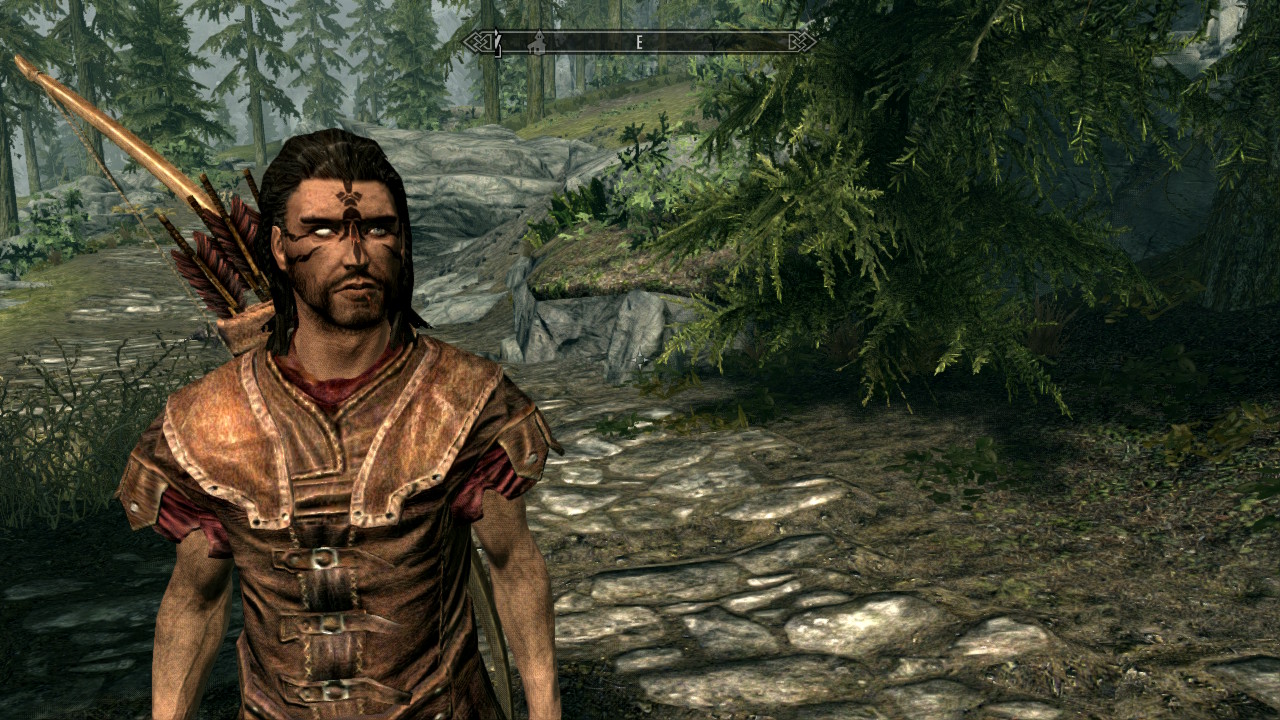Click the house location marker on the compass
Screen dimensions: 1280x720
click(537, 43)
